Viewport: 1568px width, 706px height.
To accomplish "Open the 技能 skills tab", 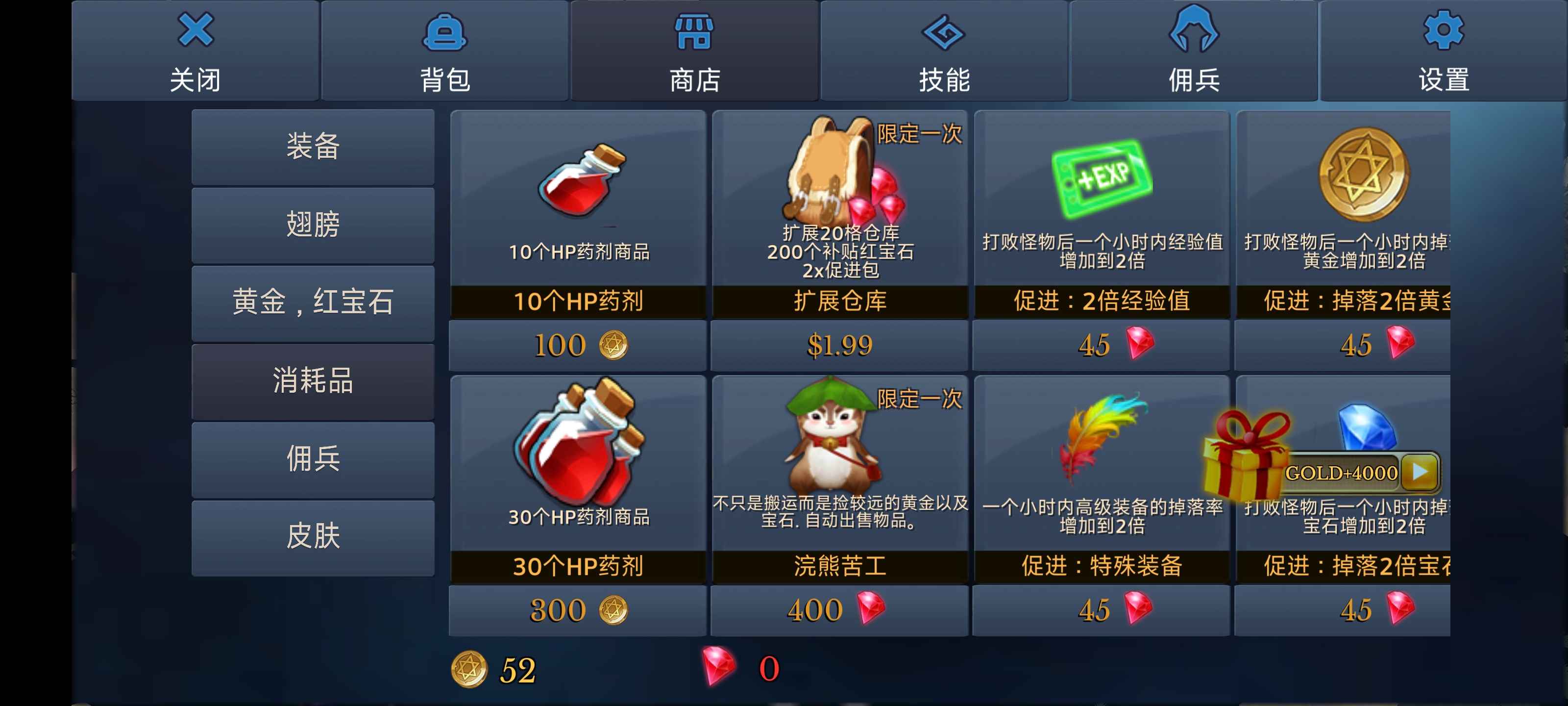I will pyautogui.click(x=944, y=51).
